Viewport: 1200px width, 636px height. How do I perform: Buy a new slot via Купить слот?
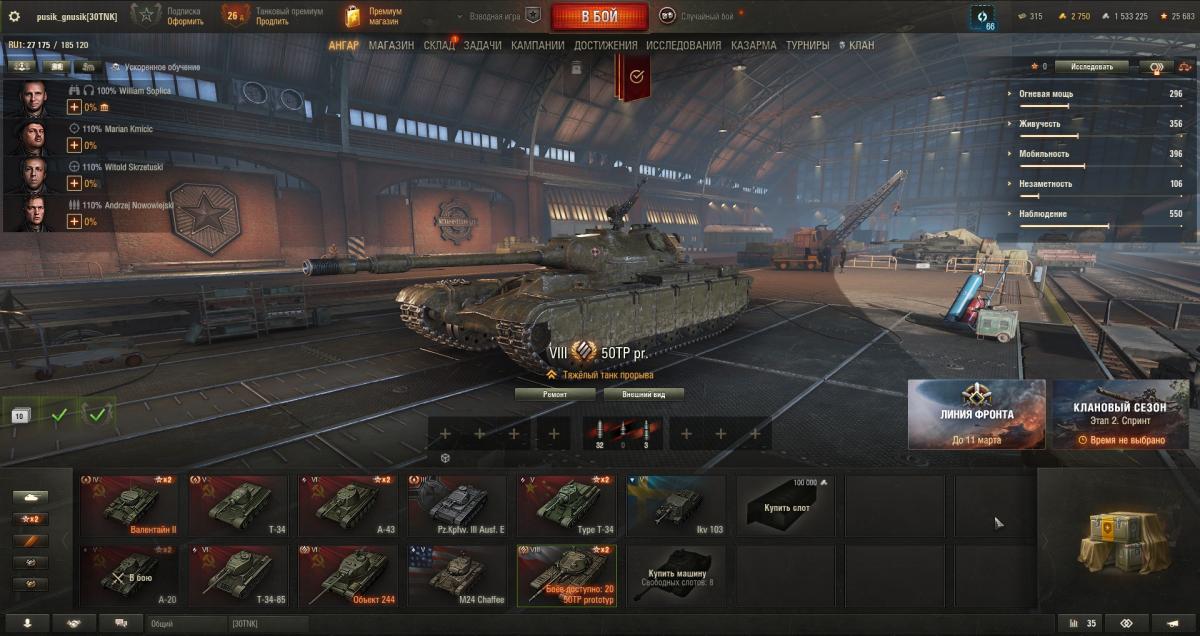pos(785,506)
